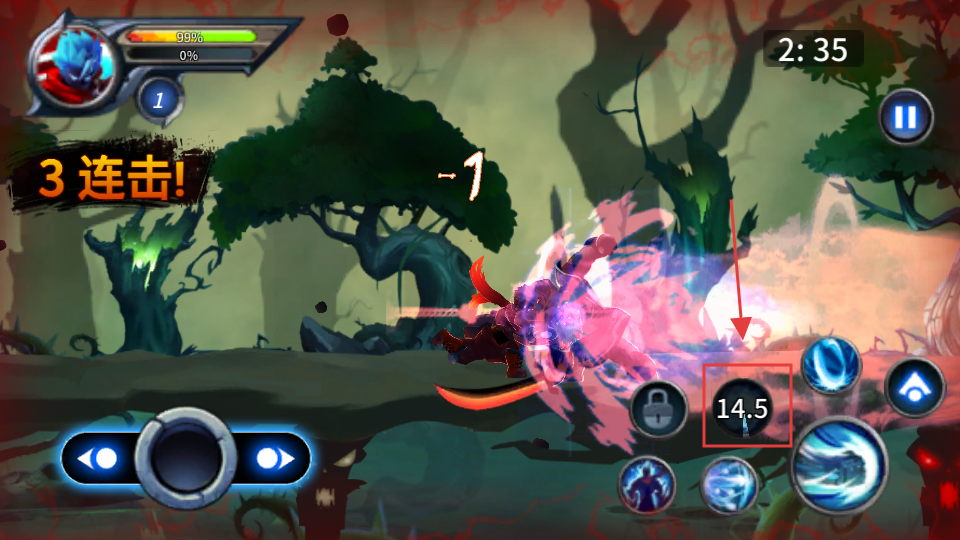Viewport: 960px width, 540px height.
Task: Tap the locked skill slot with padlock
Action: (x=658, y=408)
